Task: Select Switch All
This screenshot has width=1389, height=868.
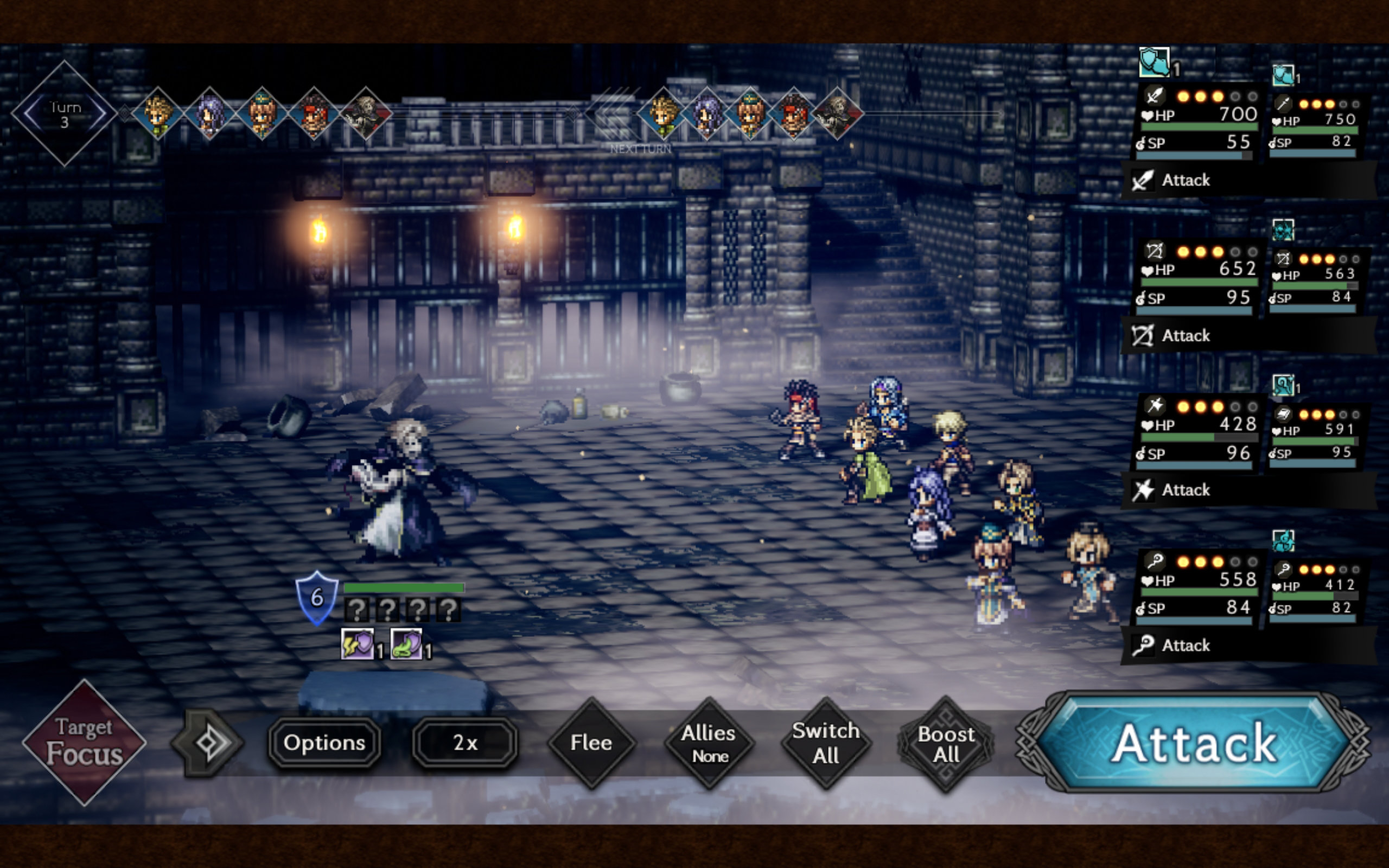Action: tap(826, 743)
